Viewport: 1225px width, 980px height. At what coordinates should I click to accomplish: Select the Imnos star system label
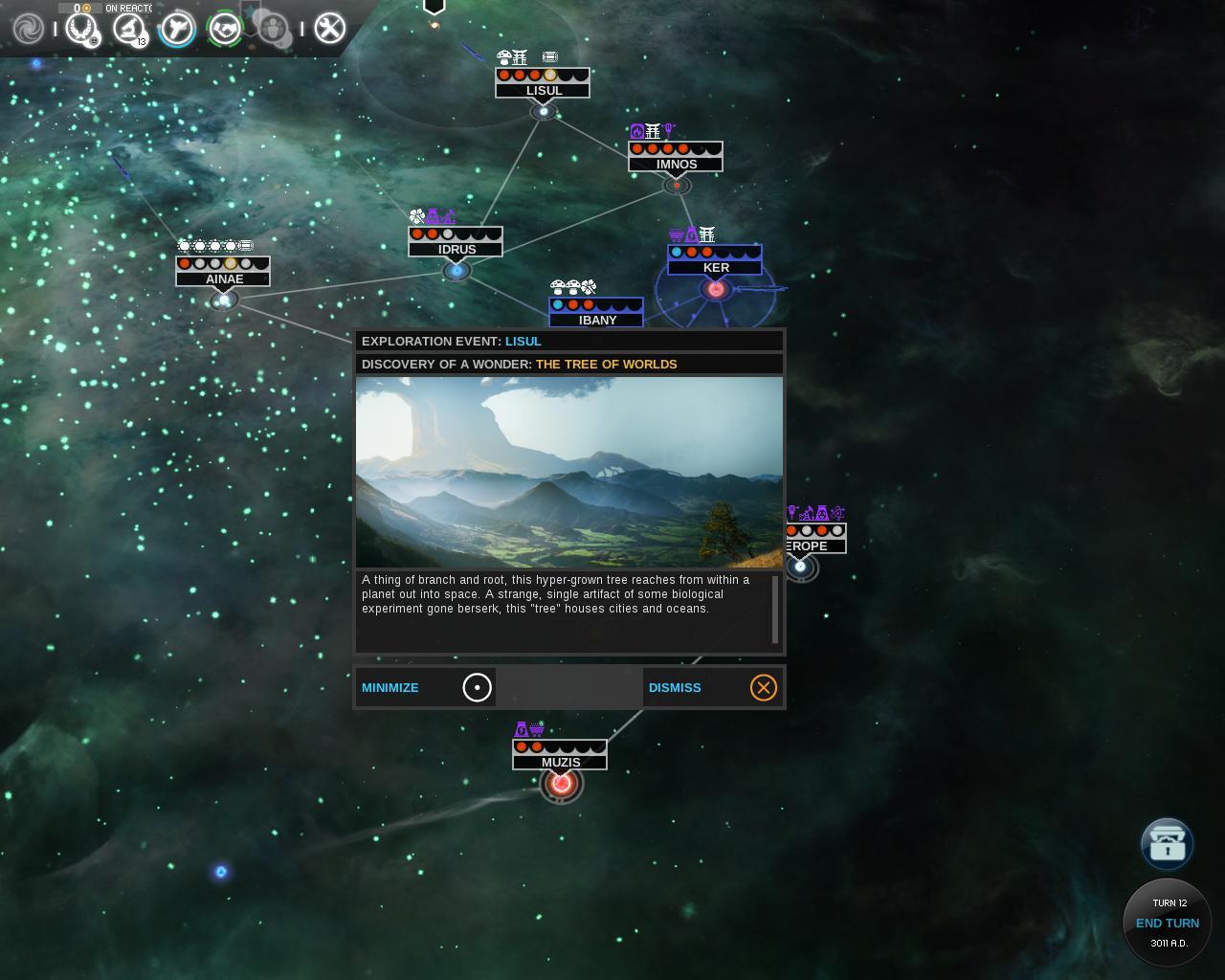pyautogui.click(x=676, y=164)
